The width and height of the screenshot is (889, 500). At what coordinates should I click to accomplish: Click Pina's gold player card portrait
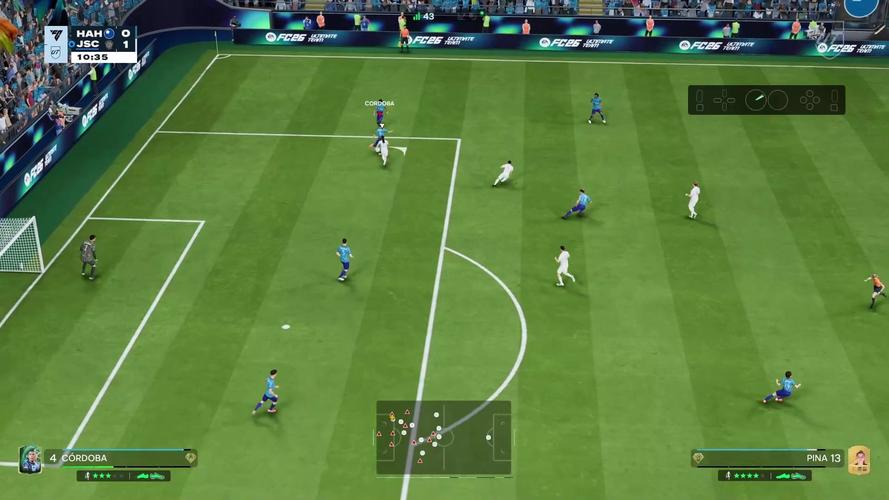pos(858,459)
